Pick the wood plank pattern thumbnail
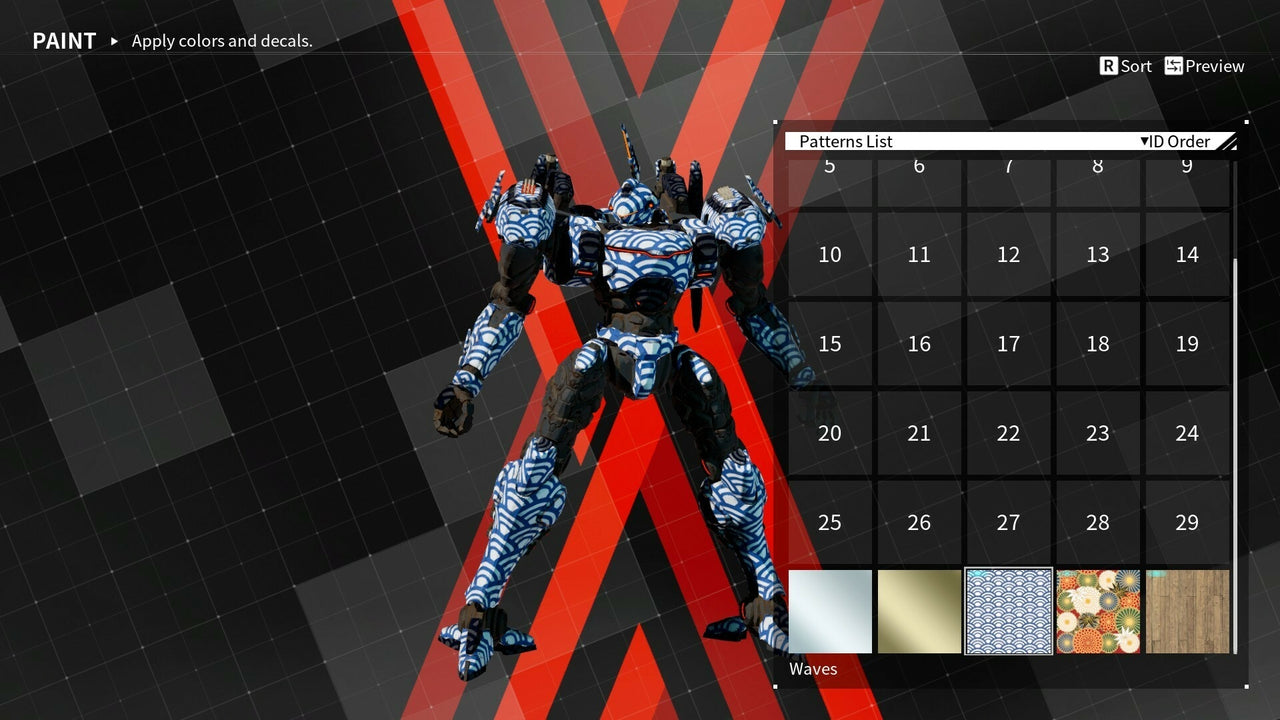This screenshot has width=1280, height=720. point(1187,611)
